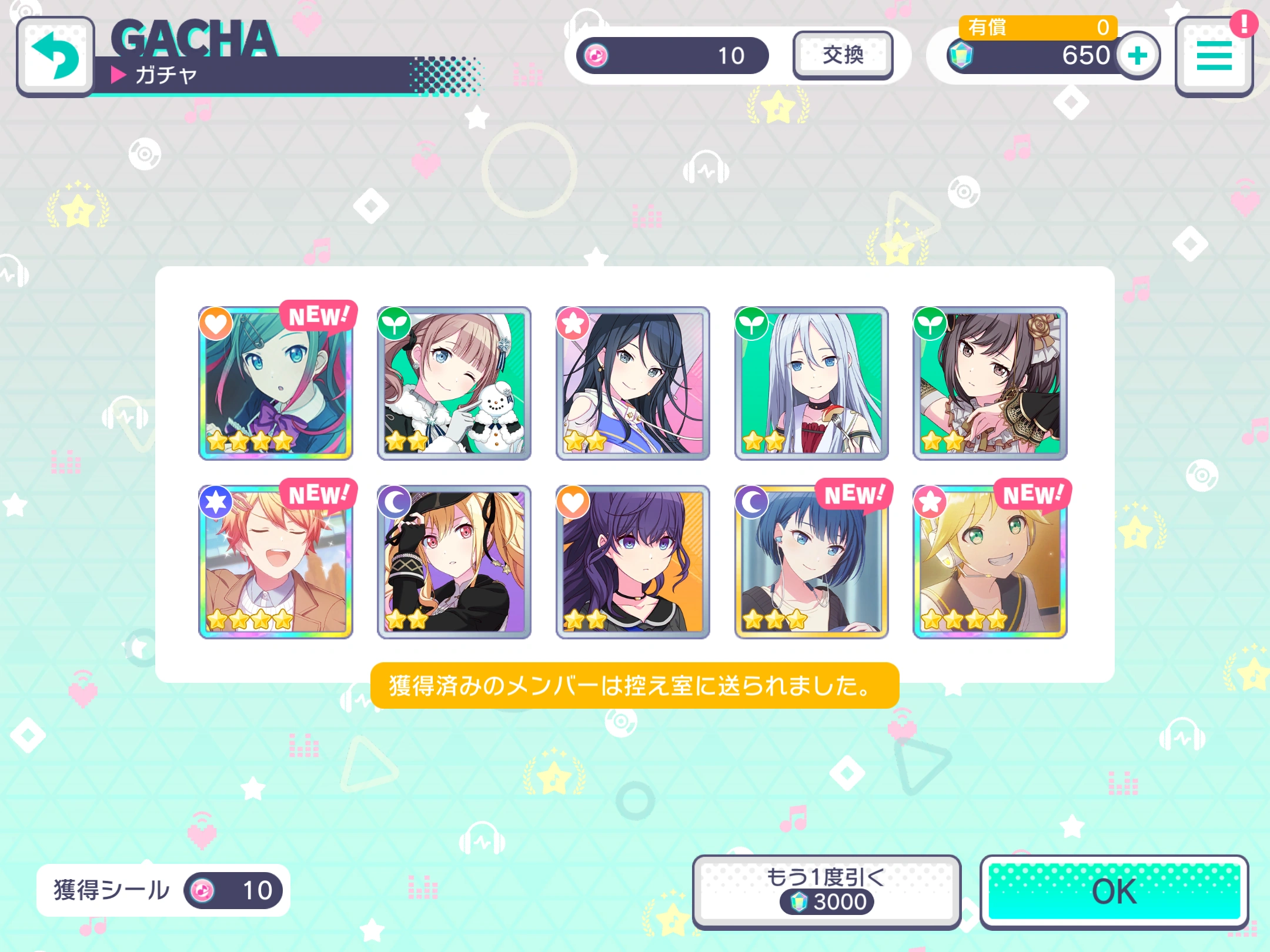Click the pink gacha sticker currency icon
The width and height of the screenshot is (1270, 952).
point(596,55)
